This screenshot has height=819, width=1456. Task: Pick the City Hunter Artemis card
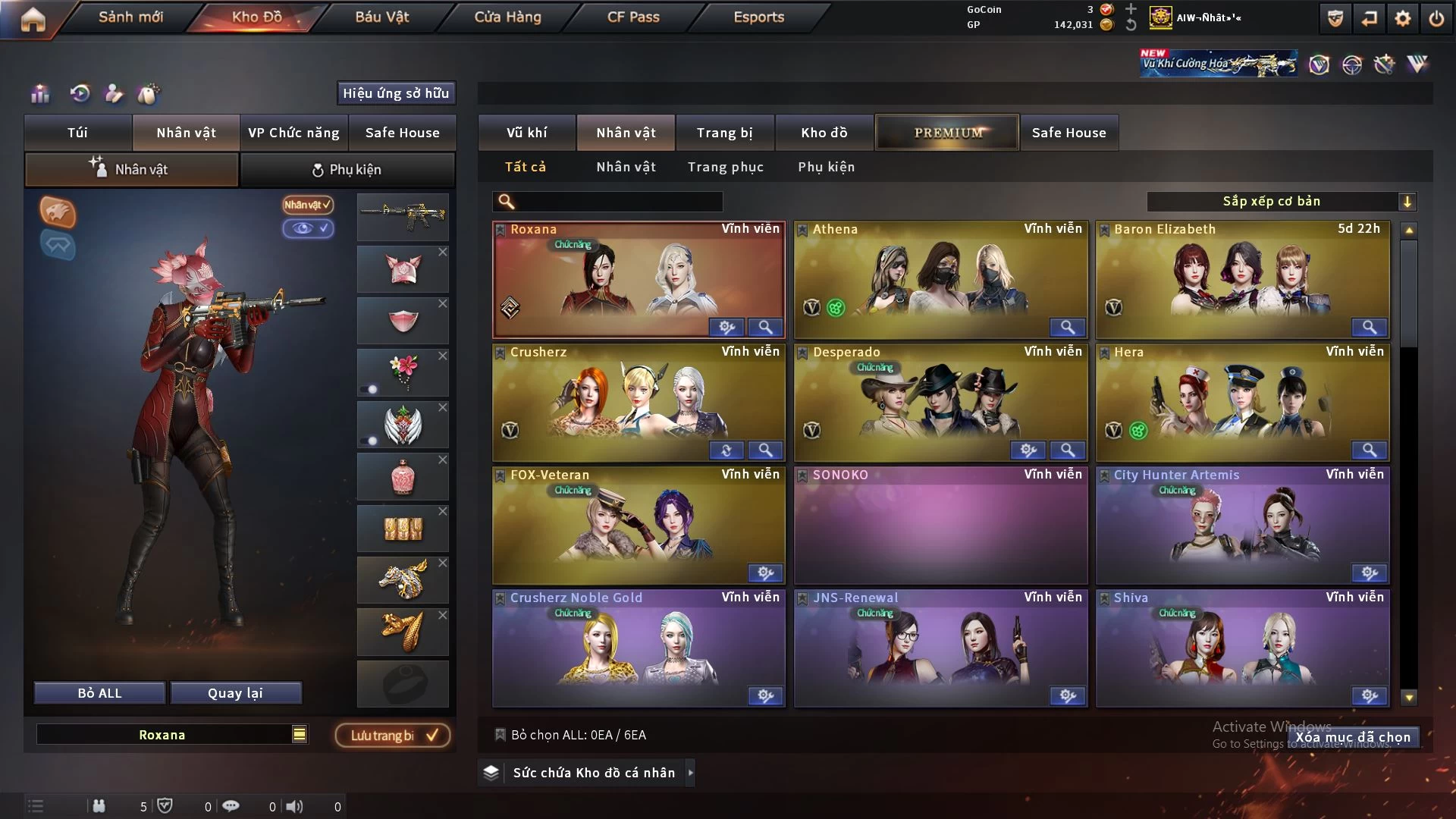(x=1242, y=525)
